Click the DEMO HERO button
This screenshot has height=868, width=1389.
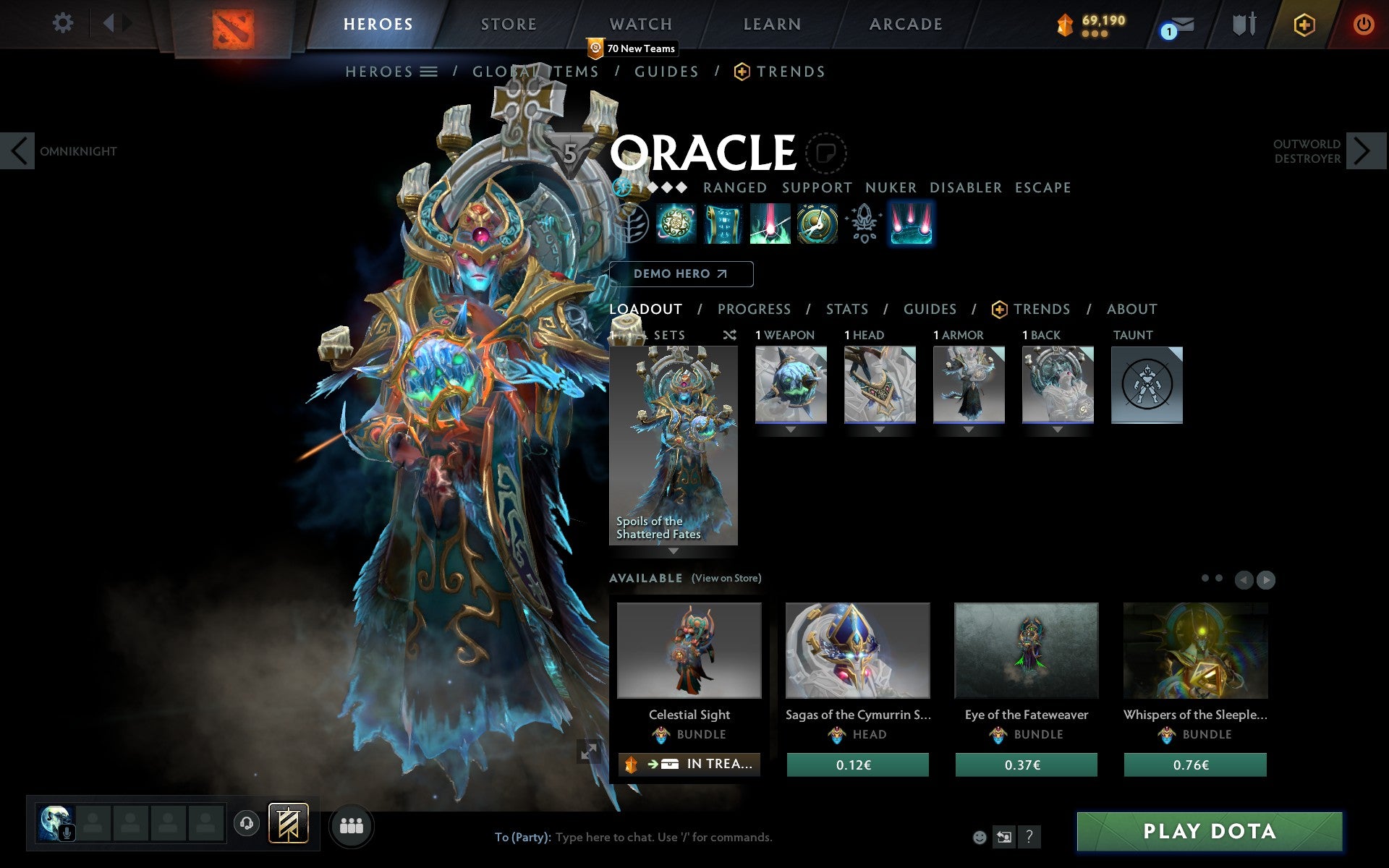pyautogui.click(x=680, y=274)
